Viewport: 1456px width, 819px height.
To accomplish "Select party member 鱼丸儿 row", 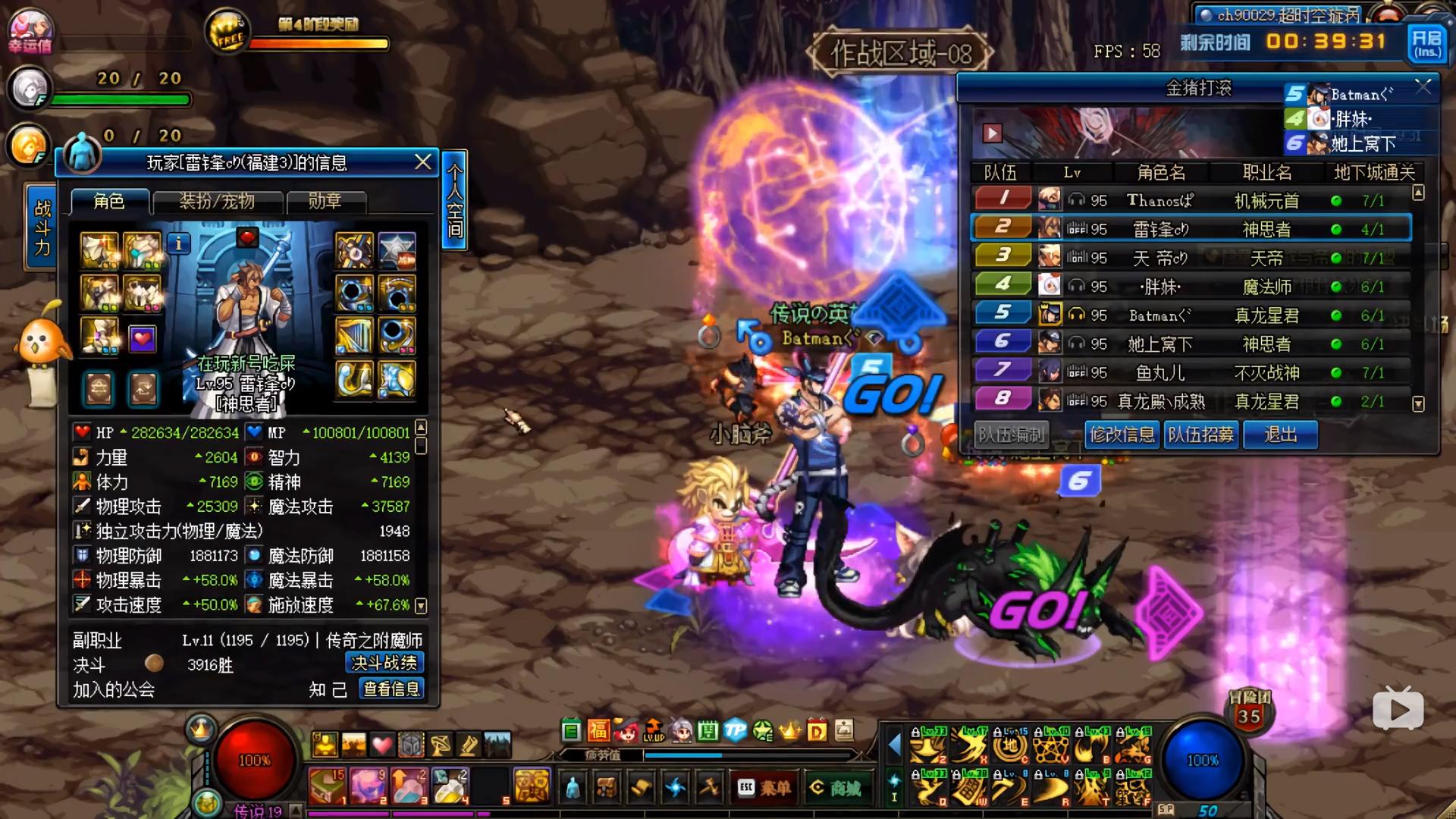I will pyautogui.click(x=1191, y=372).
